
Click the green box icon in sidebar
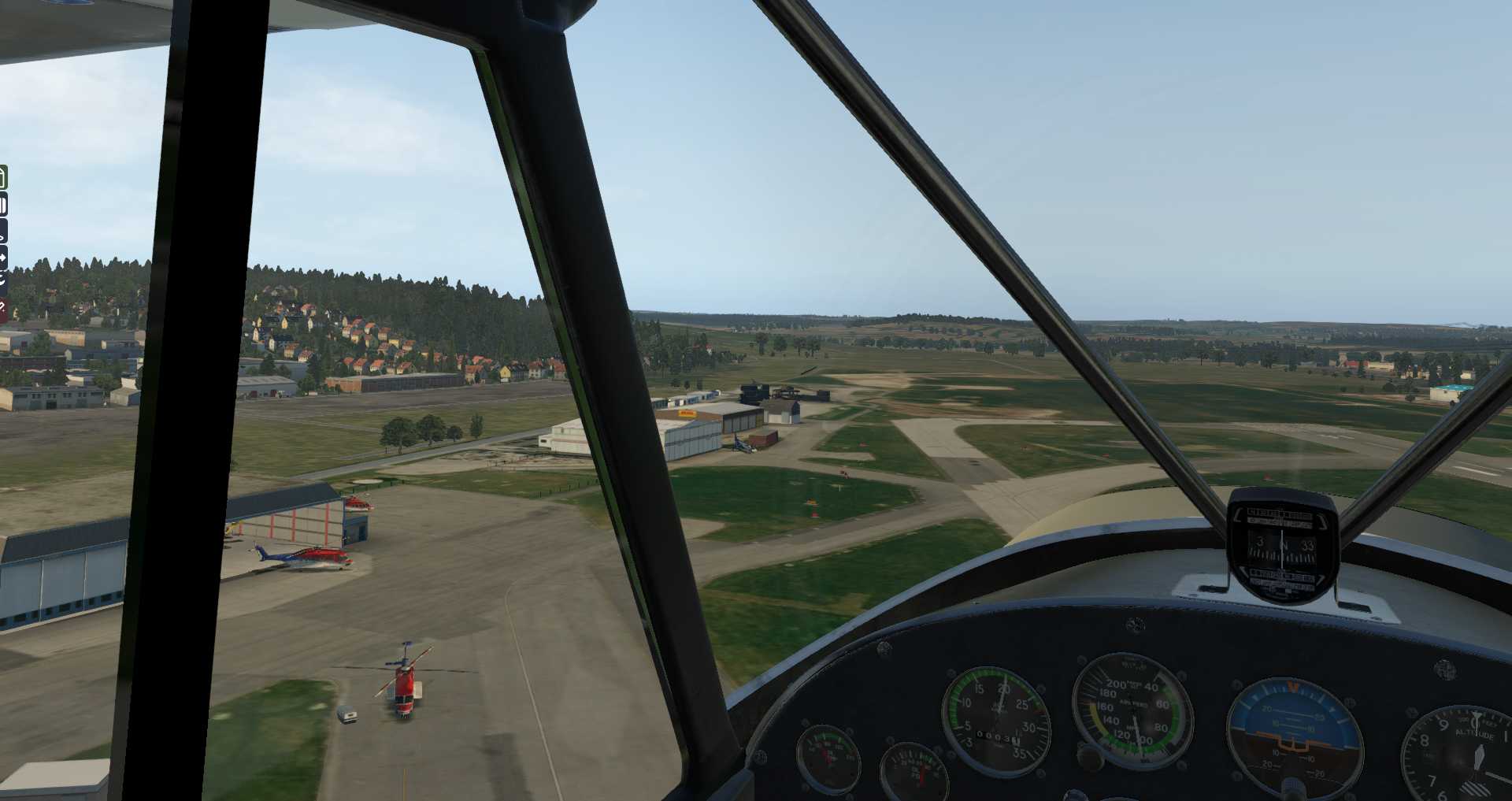tap(3, 177)
